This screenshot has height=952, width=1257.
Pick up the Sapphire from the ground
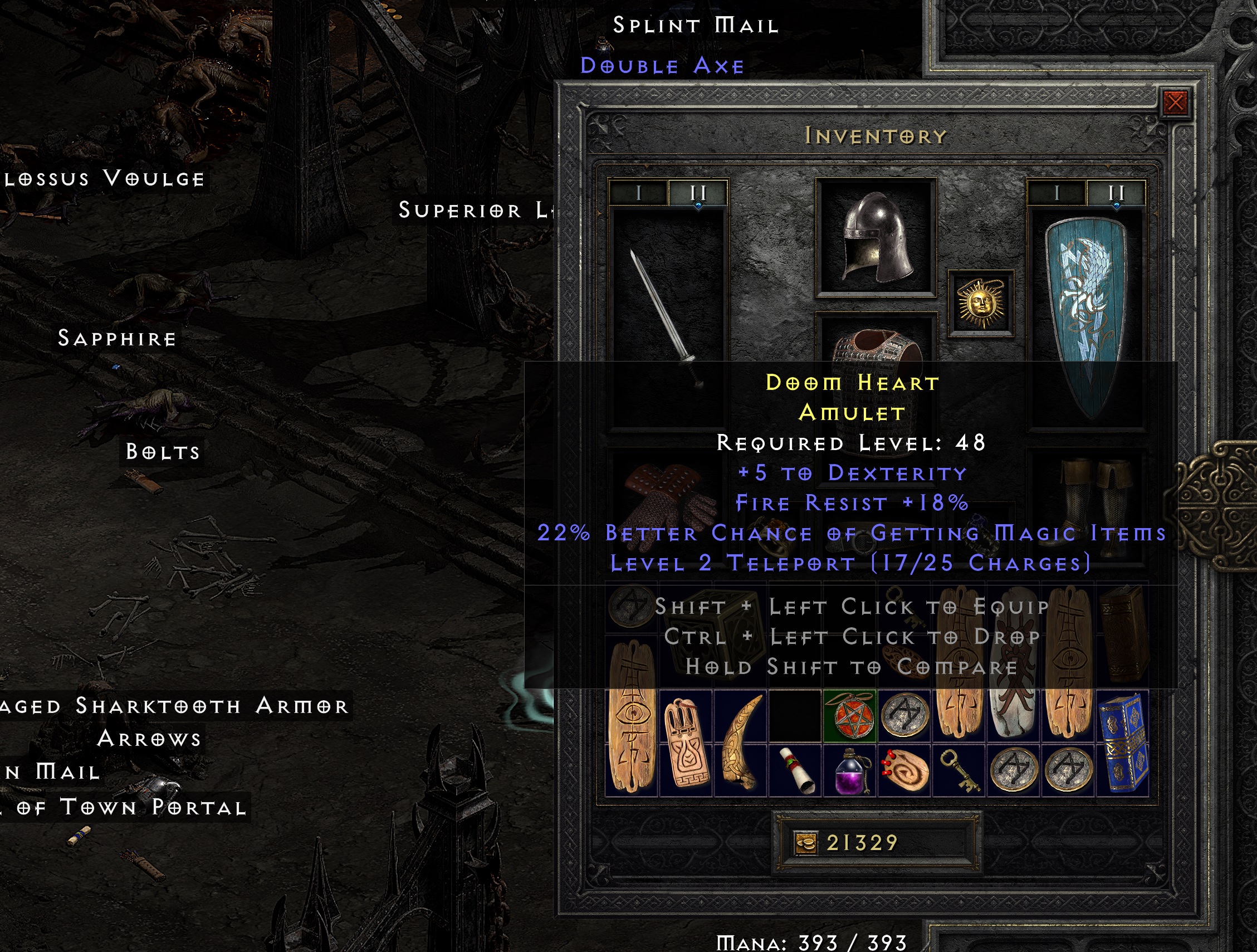click(116, 339)
